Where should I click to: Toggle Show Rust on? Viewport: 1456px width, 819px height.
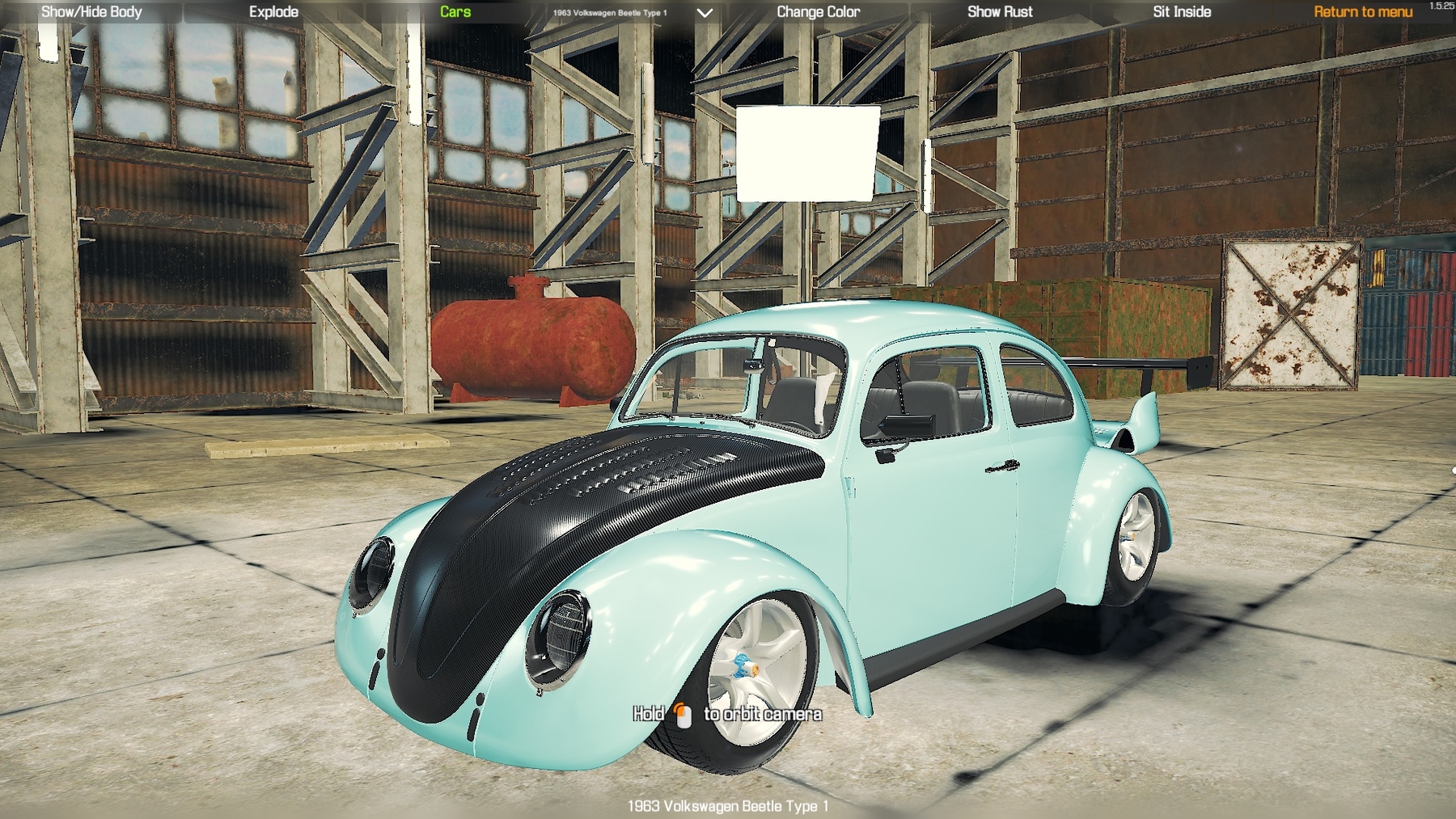tap(1001, 12)
